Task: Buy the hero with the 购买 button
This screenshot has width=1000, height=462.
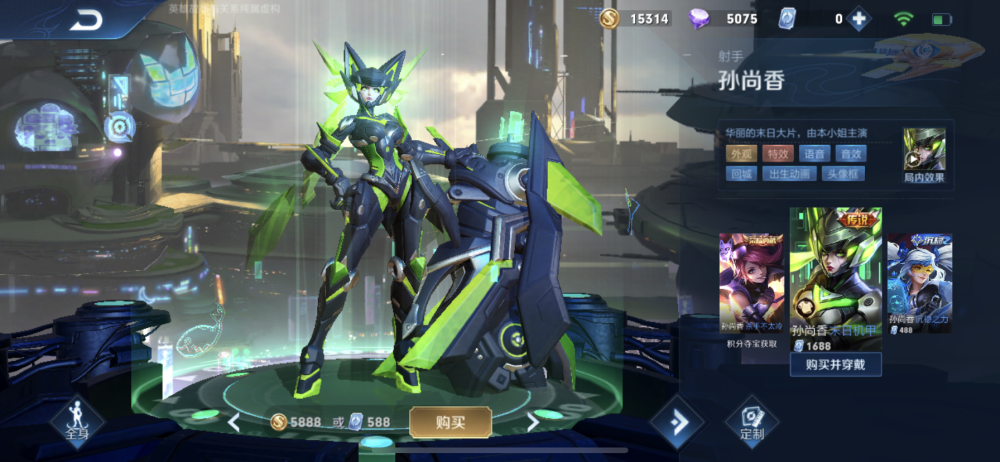Action: [x=450, y=422]
